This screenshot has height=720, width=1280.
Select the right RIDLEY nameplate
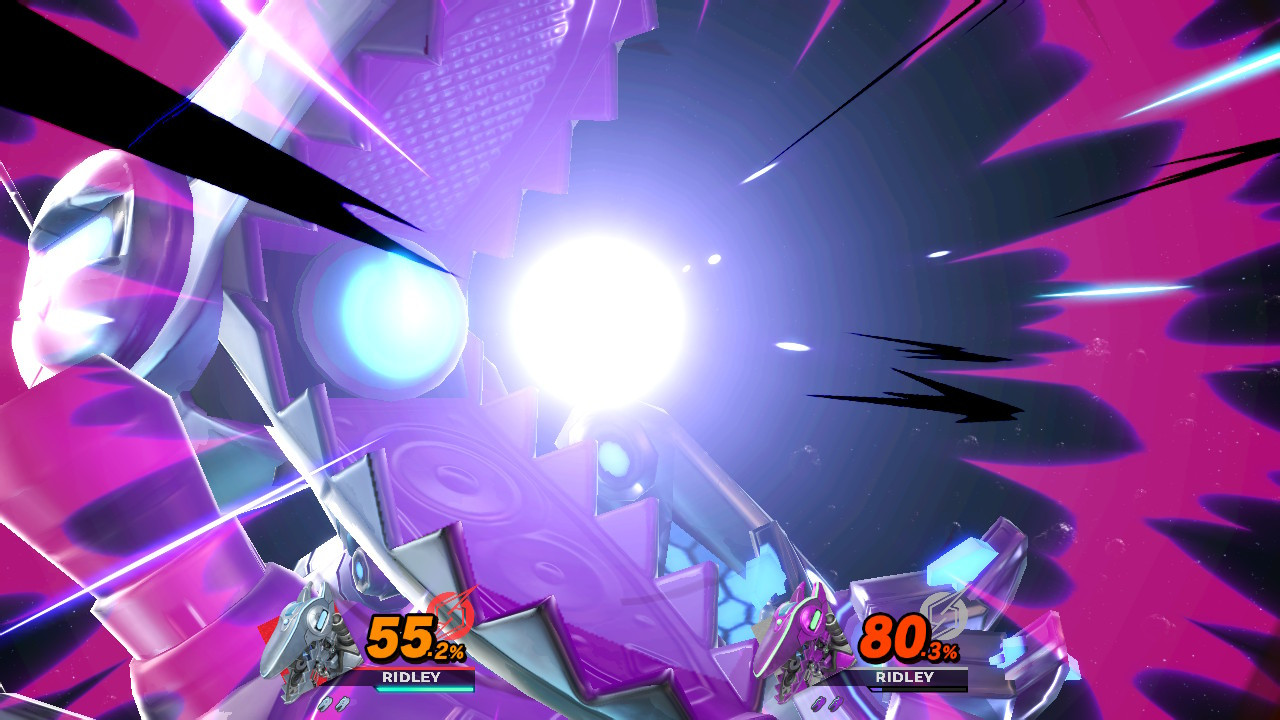click(907, 676)
